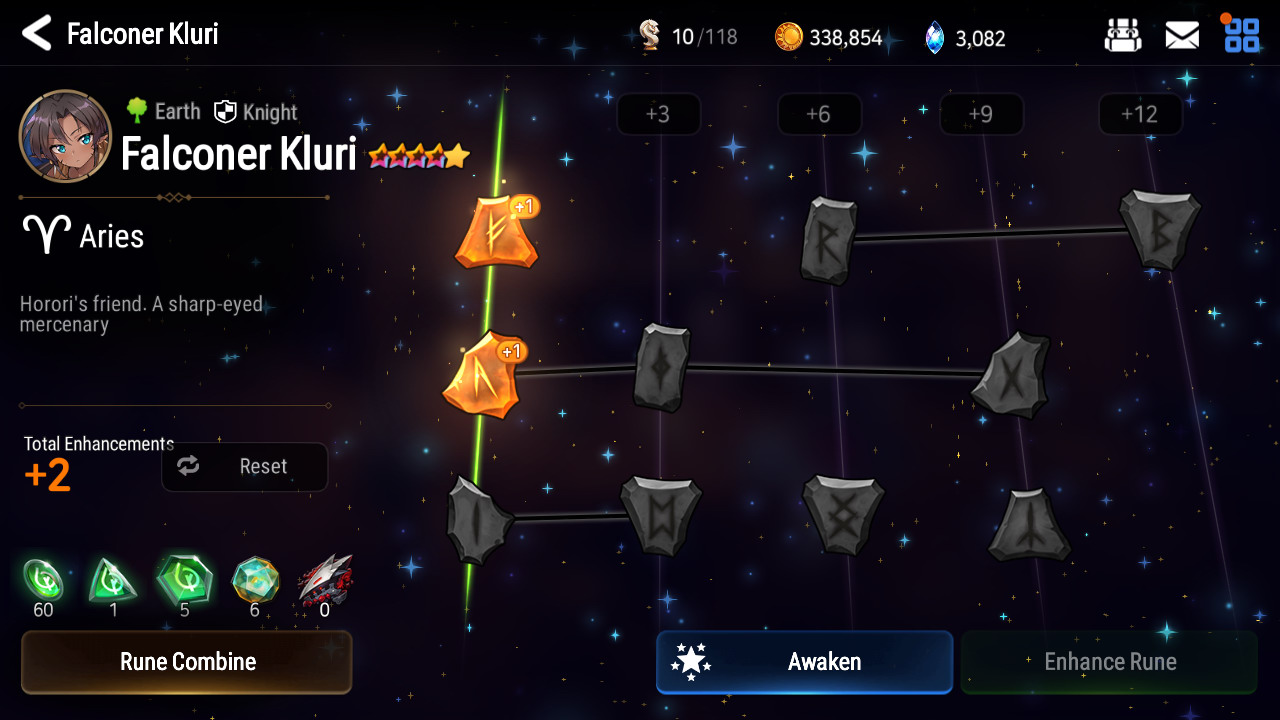Select the second orange enhanced rune
Viewport: 1280px width, 720px height.
482,376
